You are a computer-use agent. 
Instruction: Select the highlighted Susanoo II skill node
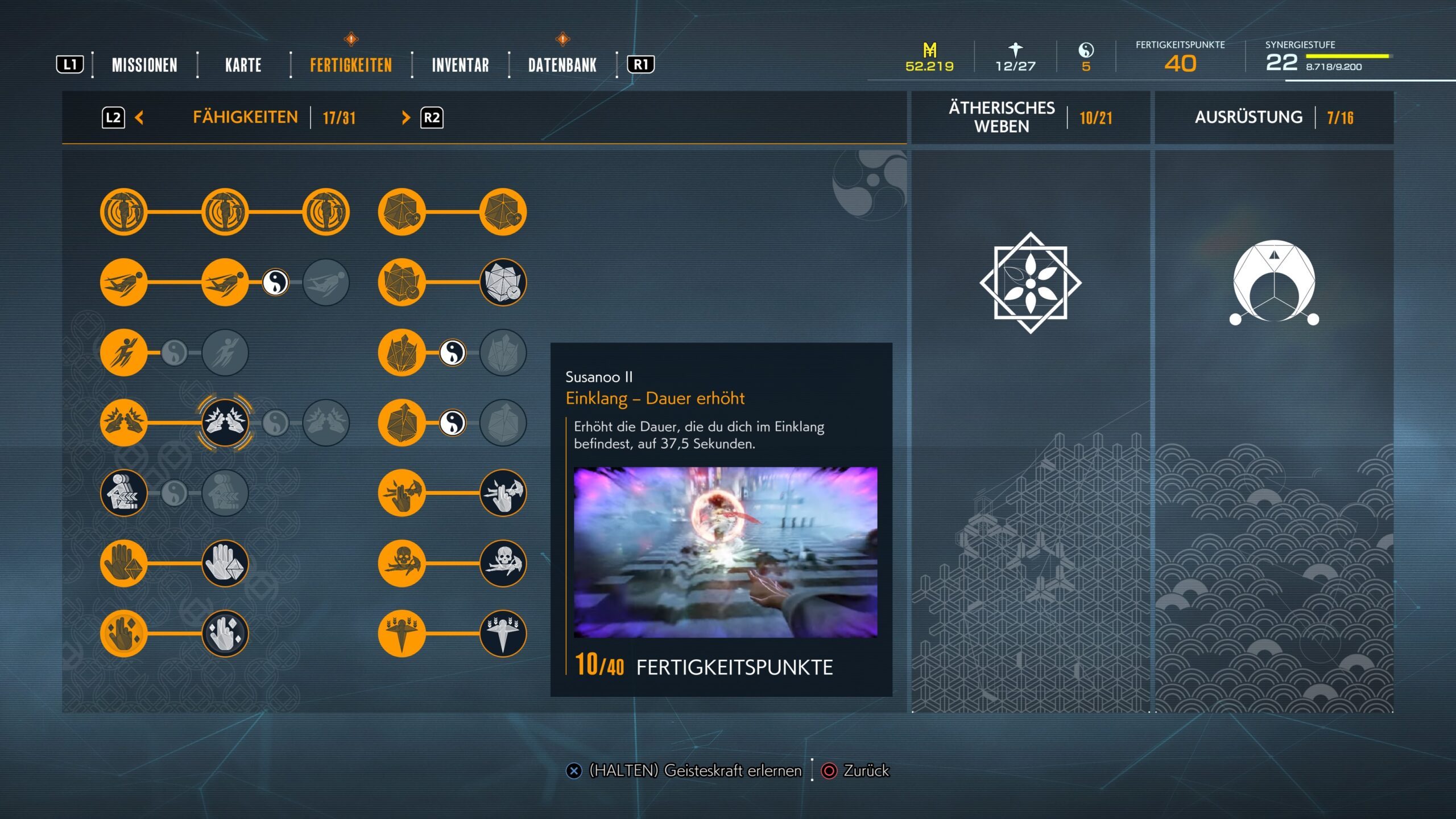coord(225,423)
